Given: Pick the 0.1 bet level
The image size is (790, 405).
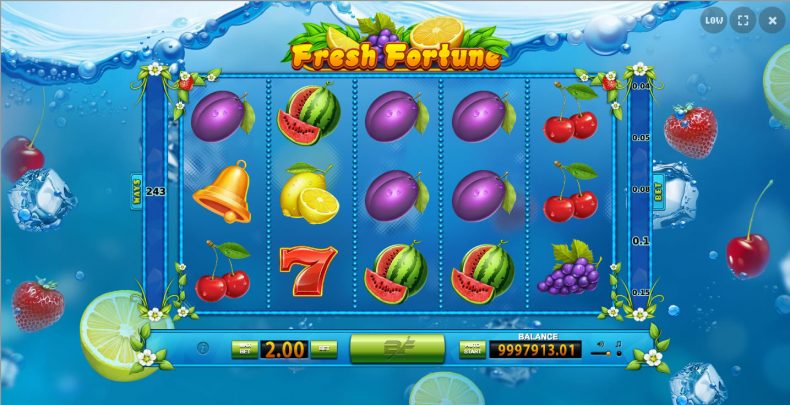Looking at the screenshot, I should 641,240.
